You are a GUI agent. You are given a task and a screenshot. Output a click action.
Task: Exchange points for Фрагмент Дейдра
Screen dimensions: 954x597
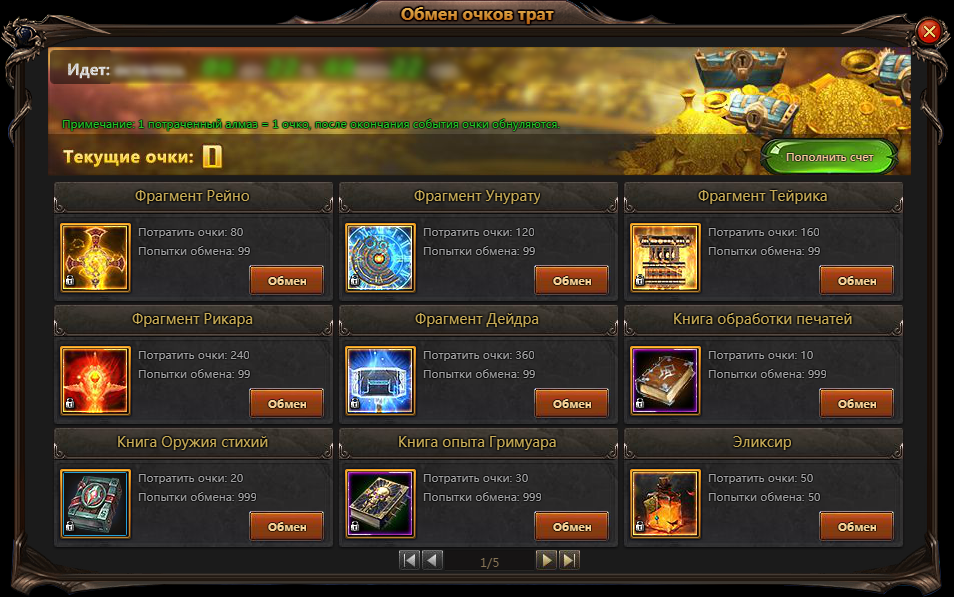pyautogui.click(x=572, y=404)
